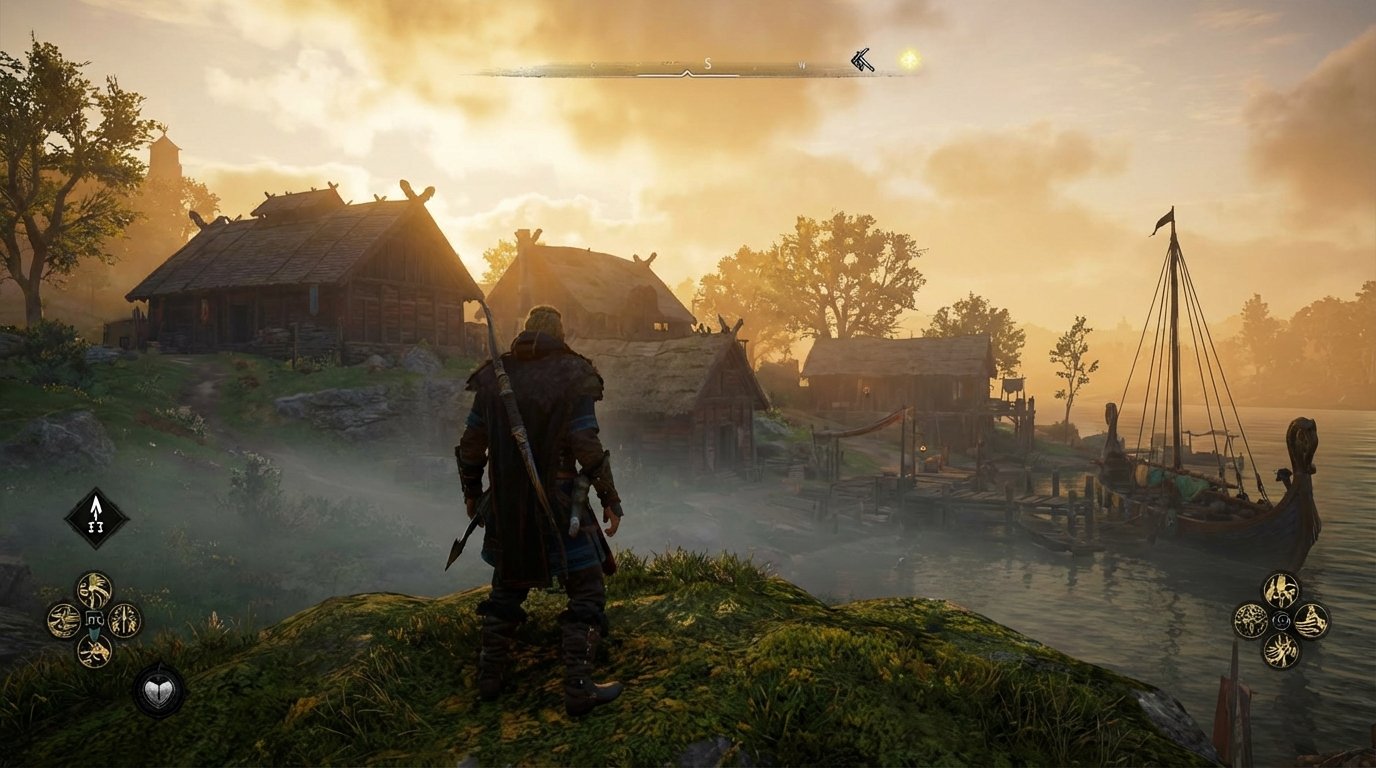The width and height of the screenshot is (1376, 768).
Task: Click the heading chevron below the compass
Action: (x=687, y=73)
